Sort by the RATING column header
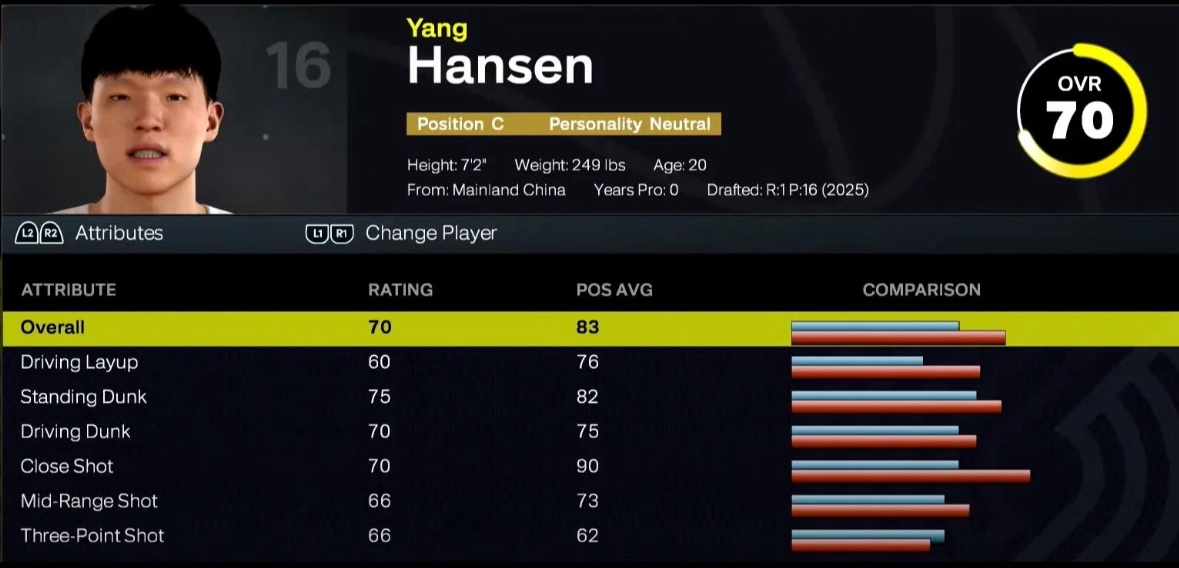Image resolution: width=1179 pixels, height=568 pixels. 400,290
